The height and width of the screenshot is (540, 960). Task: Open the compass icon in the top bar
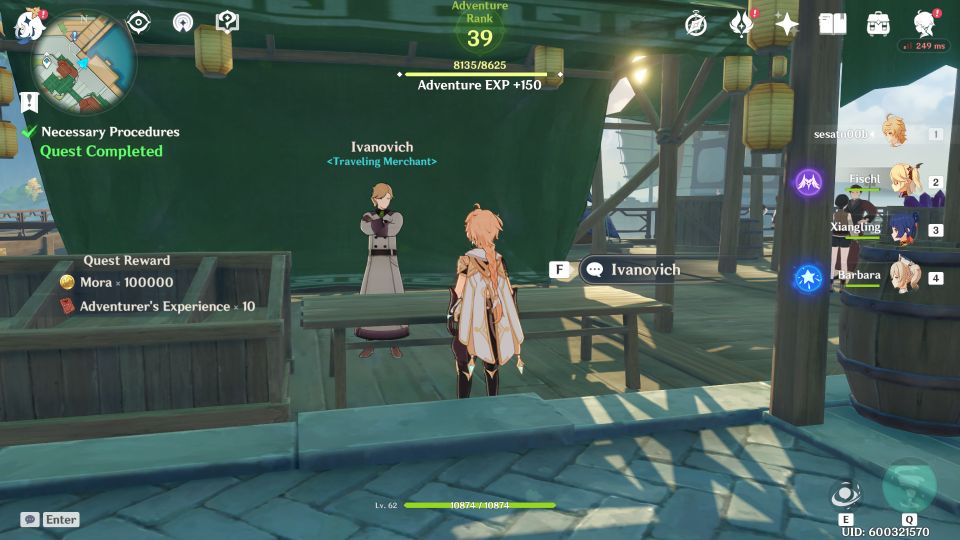(x=696, y=24)
